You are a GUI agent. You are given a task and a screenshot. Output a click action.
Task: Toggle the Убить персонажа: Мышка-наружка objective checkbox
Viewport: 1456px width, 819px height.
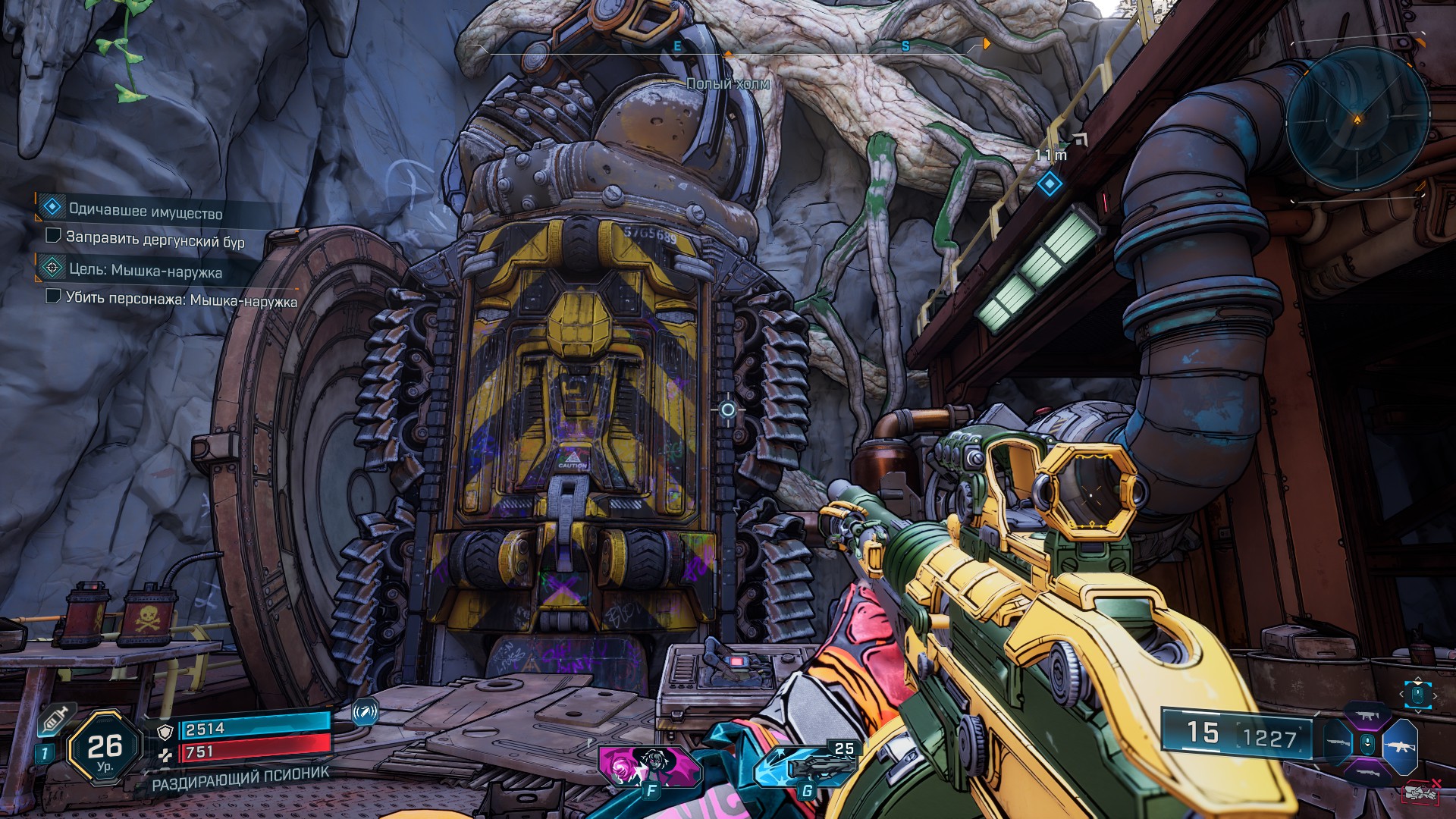(x=53, y=296)
